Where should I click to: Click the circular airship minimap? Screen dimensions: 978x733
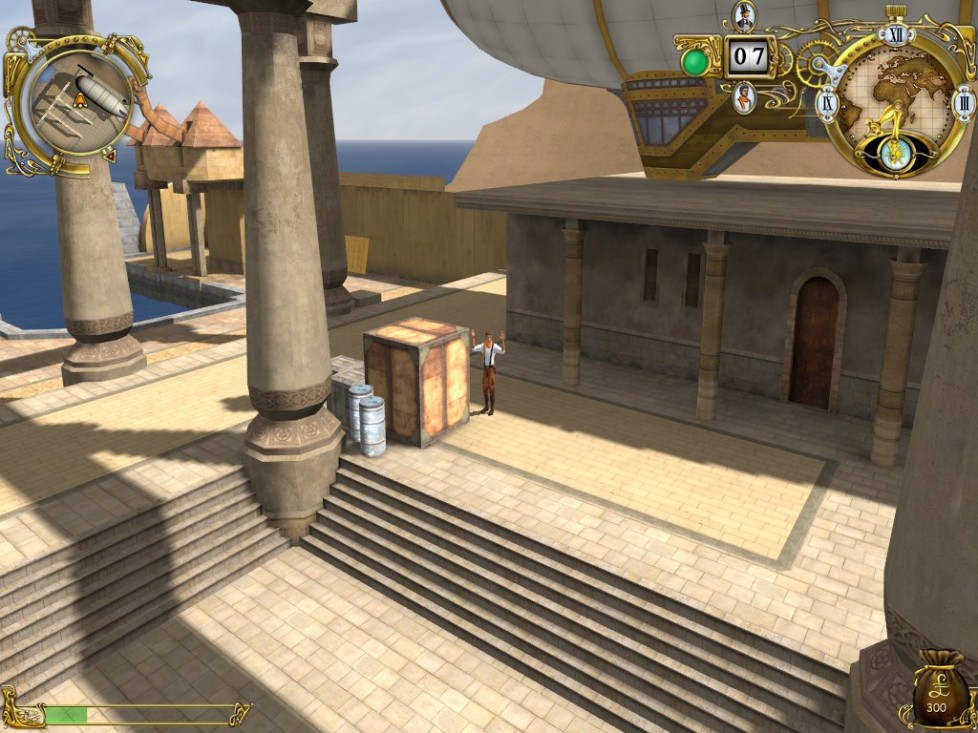(79, 95)
